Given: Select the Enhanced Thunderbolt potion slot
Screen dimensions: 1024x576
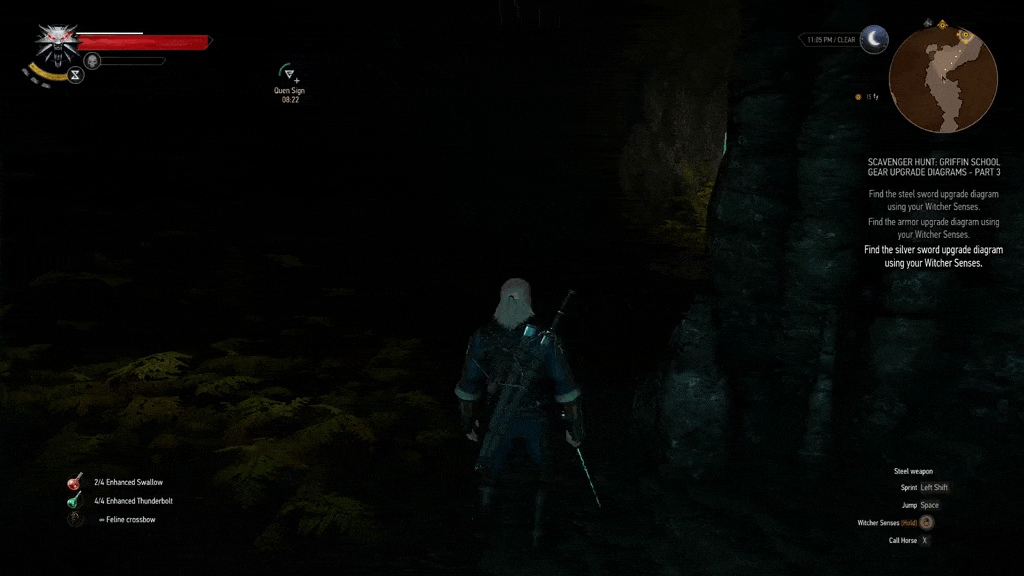Looking at the screenshot, I should (x=75, y=500).
